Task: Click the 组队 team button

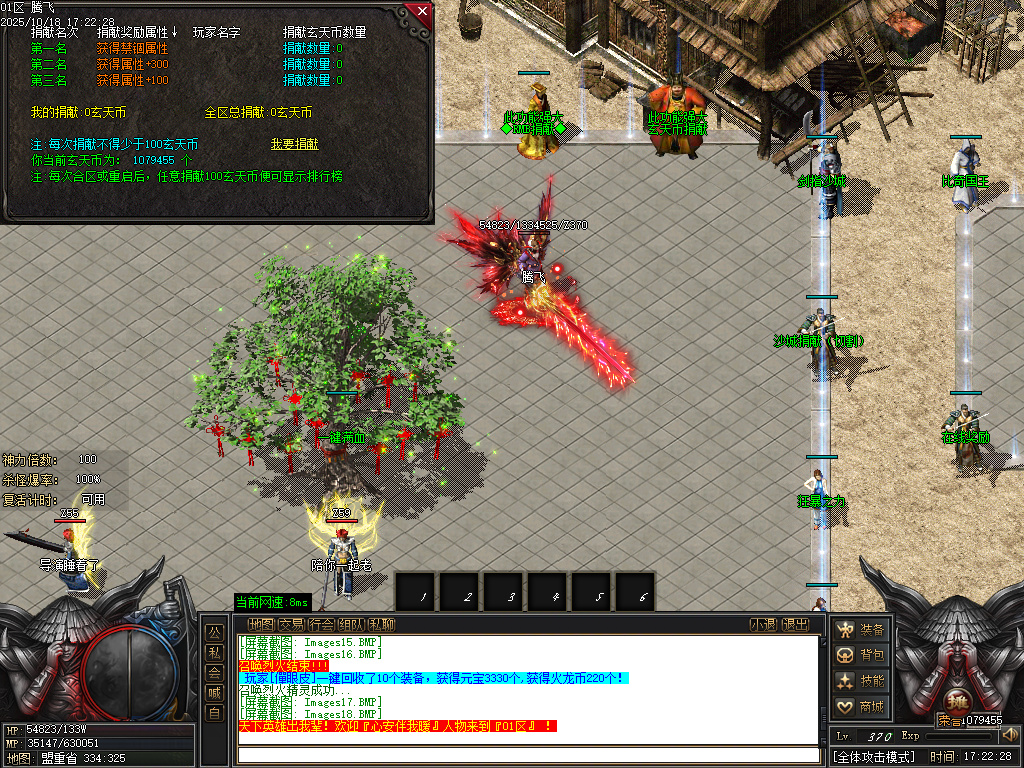Action: [352, 625]
